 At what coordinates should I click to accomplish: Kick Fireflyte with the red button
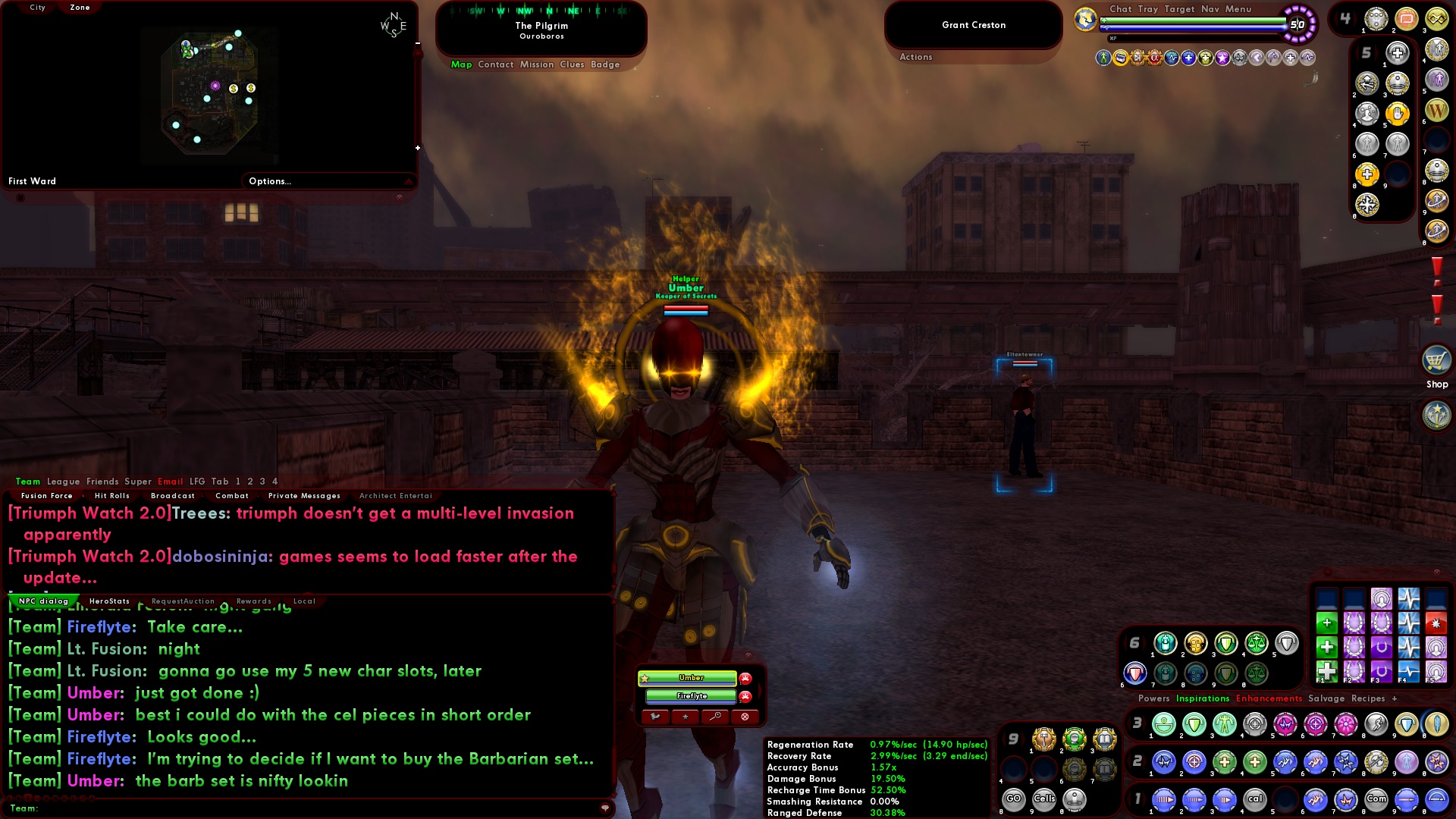[x=744, y=698]
